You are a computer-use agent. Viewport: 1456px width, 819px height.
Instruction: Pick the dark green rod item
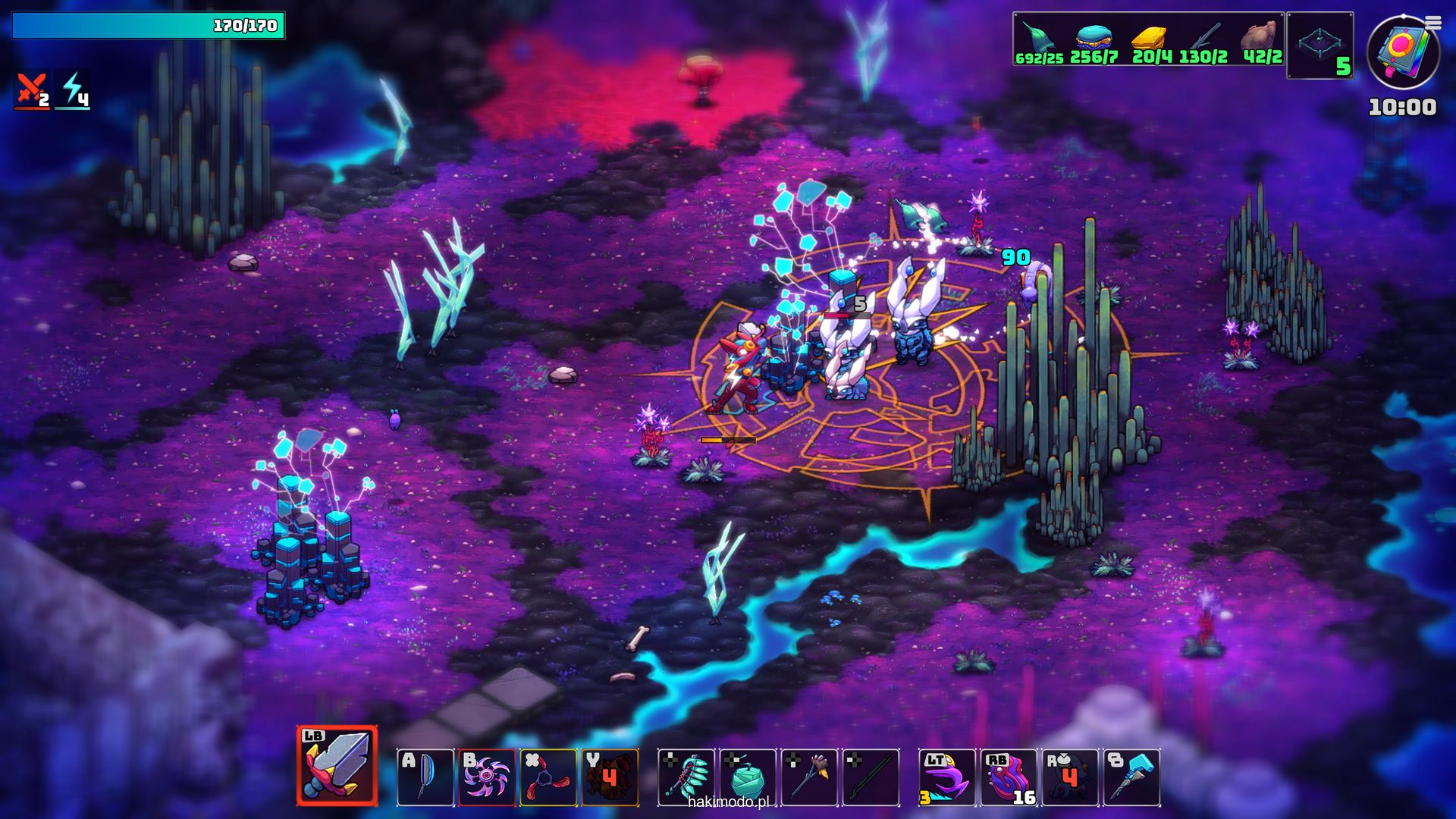click(x=871, y=777)
